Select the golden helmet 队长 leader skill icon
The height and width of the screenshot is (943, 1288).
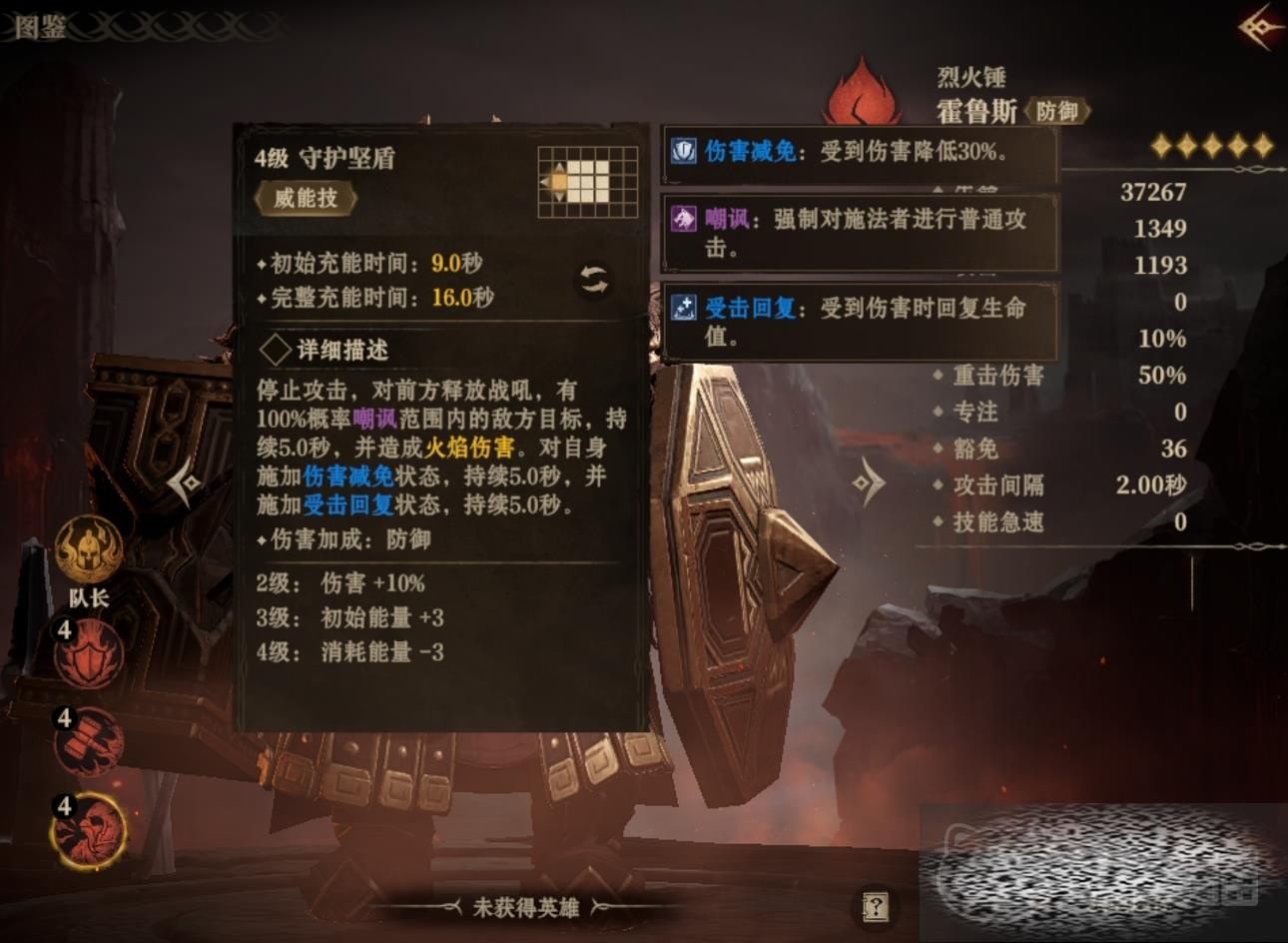click(x=89, y=550)
